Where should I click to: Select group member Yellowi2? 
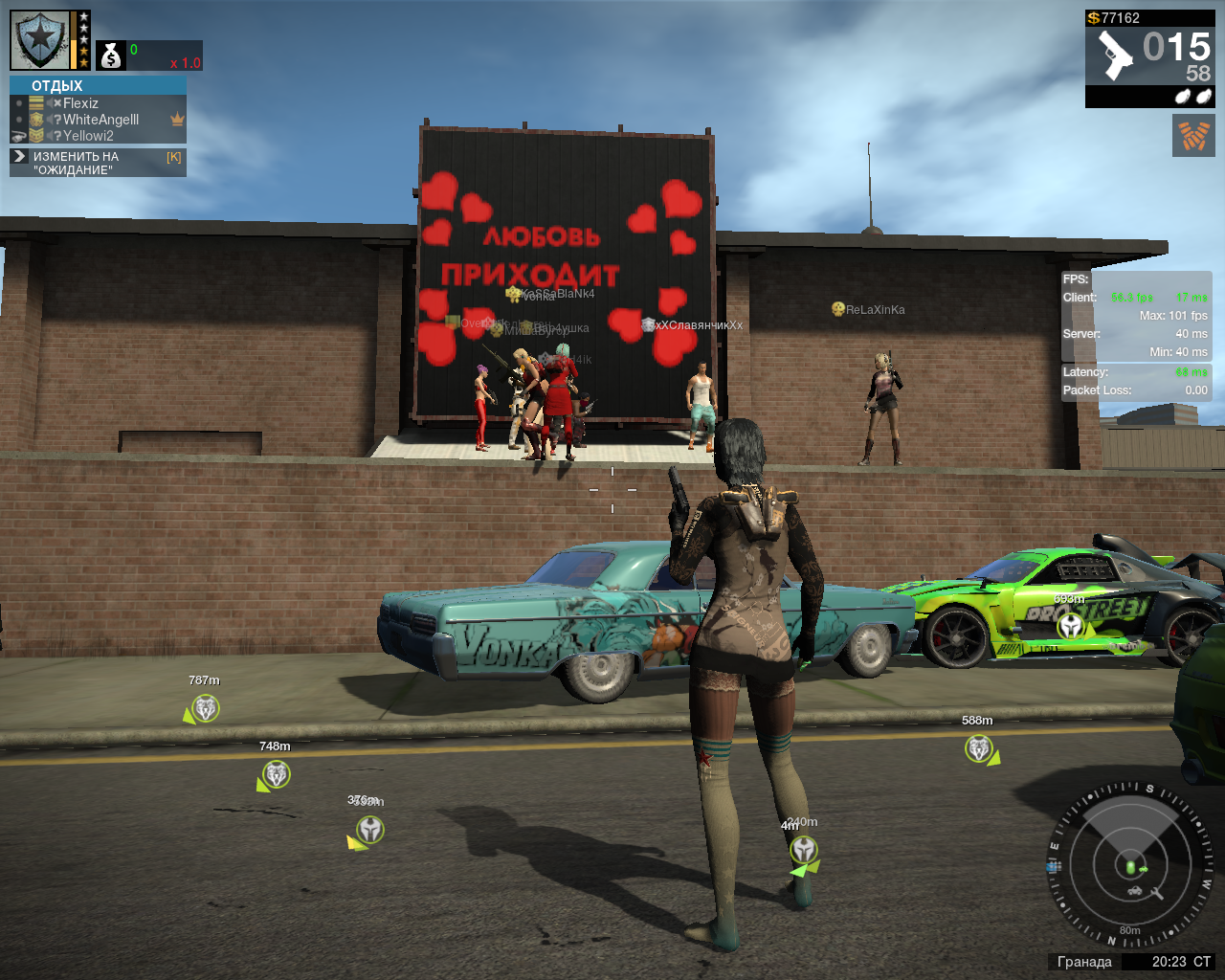pos(88,136)
